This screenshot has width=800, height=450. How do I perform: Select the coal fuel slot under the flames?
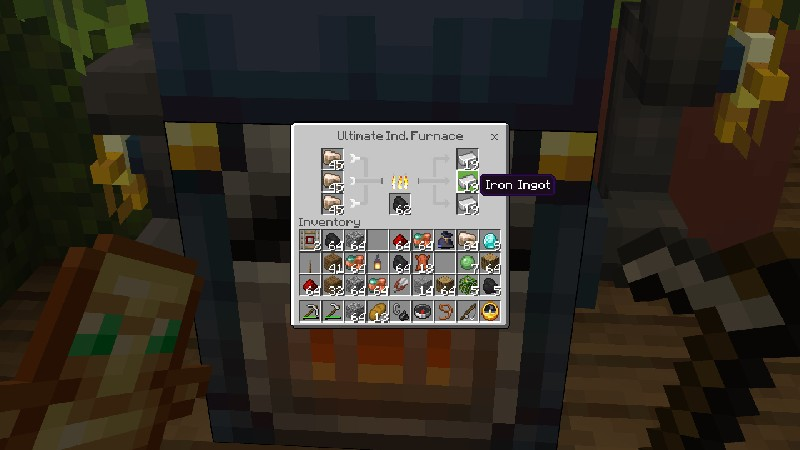coord(400,204)
